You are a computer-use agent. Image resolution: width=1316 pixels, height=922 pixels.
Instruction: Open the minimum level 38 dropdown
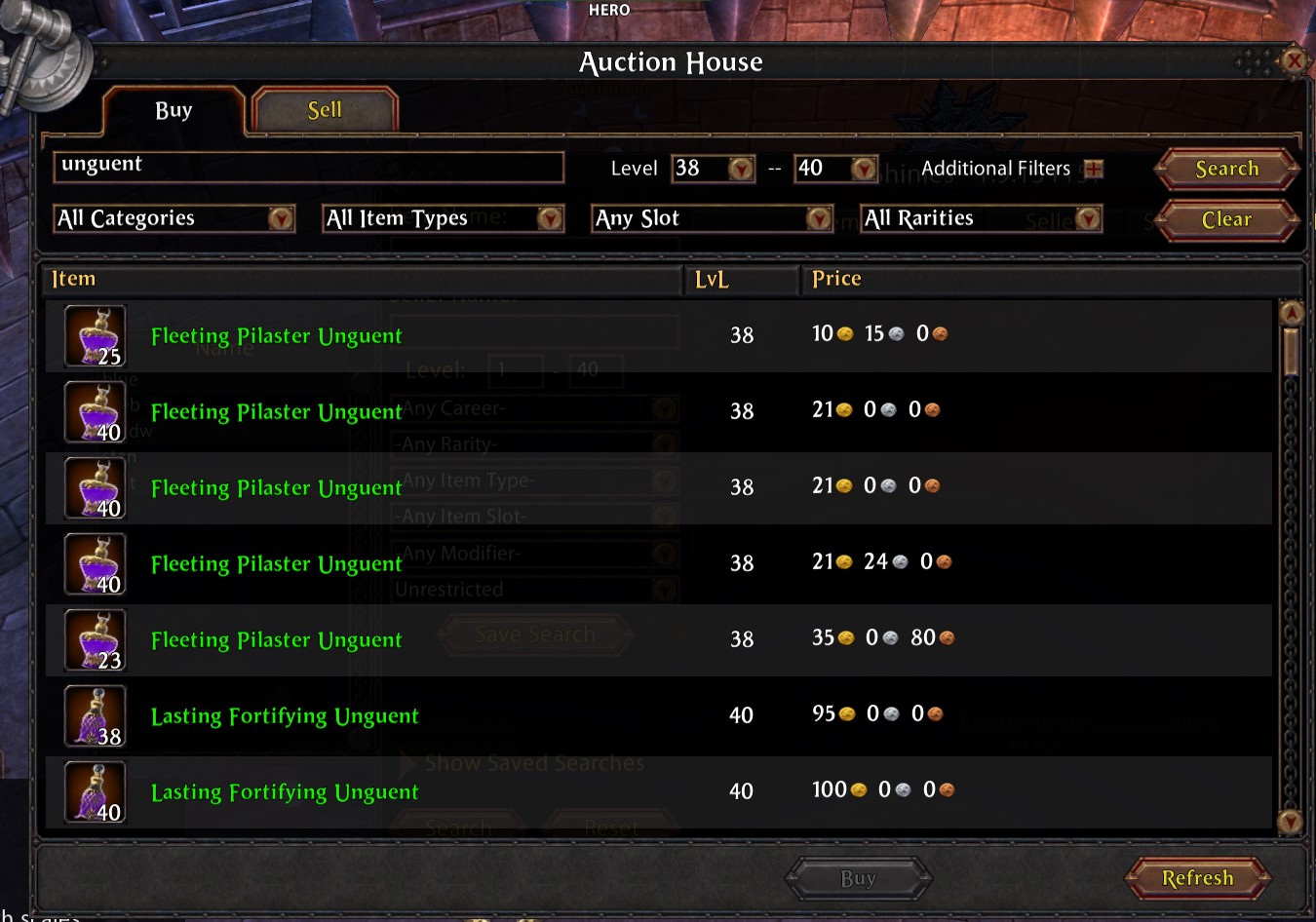[741, 169]
